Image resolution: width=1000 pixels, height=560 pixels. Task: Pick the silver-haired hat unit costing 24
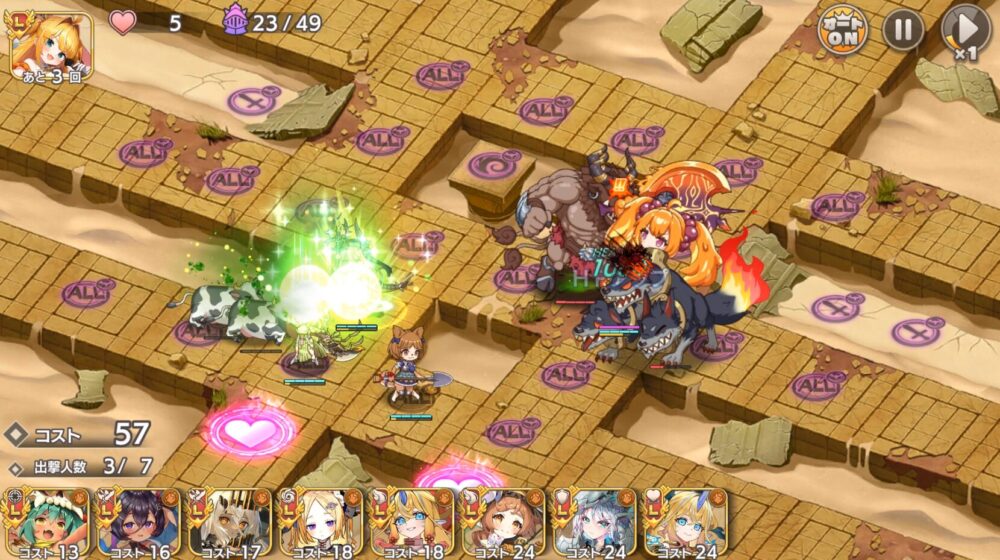(x=594, y=522)
